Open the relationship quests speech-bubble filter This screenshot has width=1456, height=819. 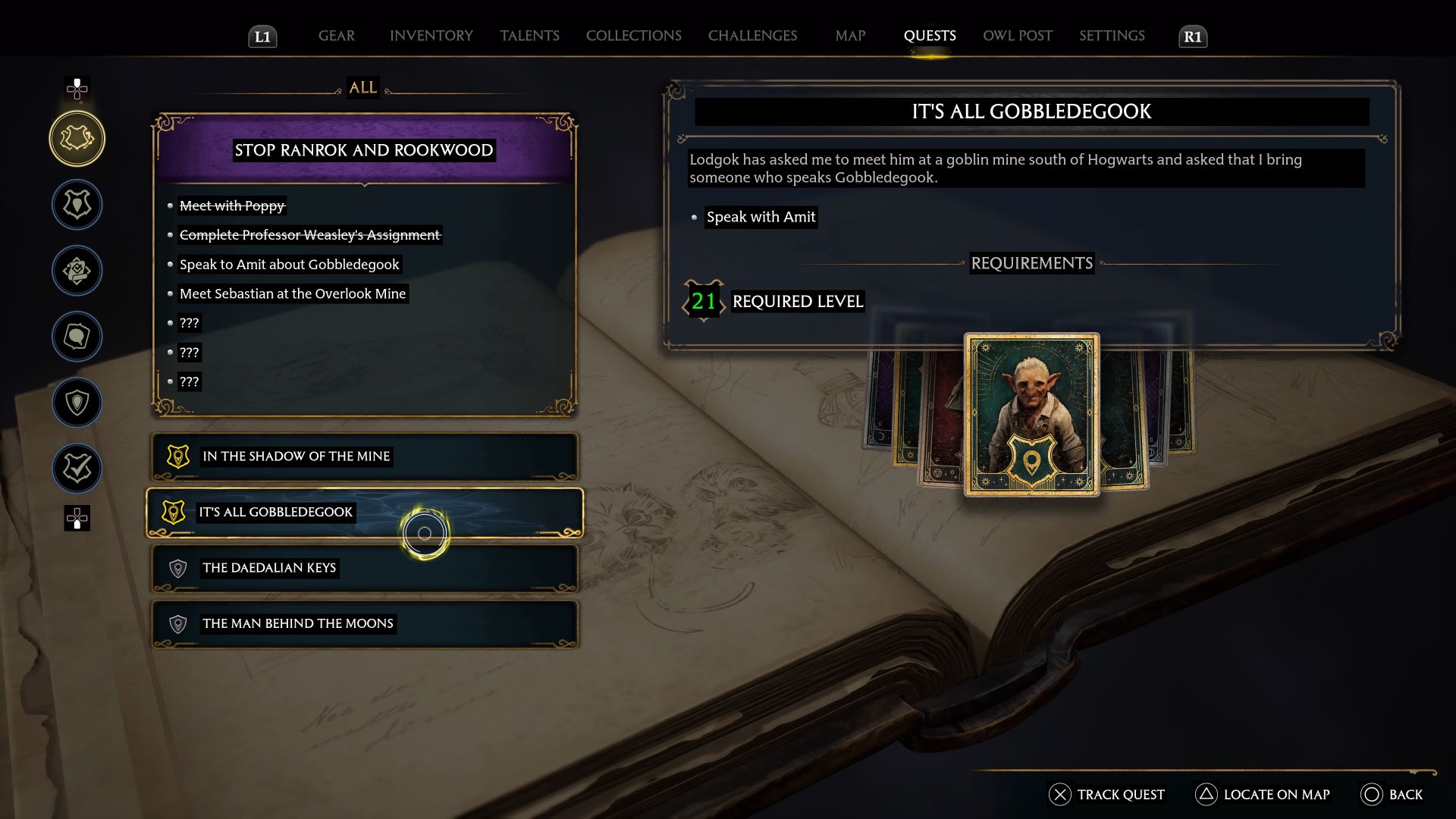77,336
